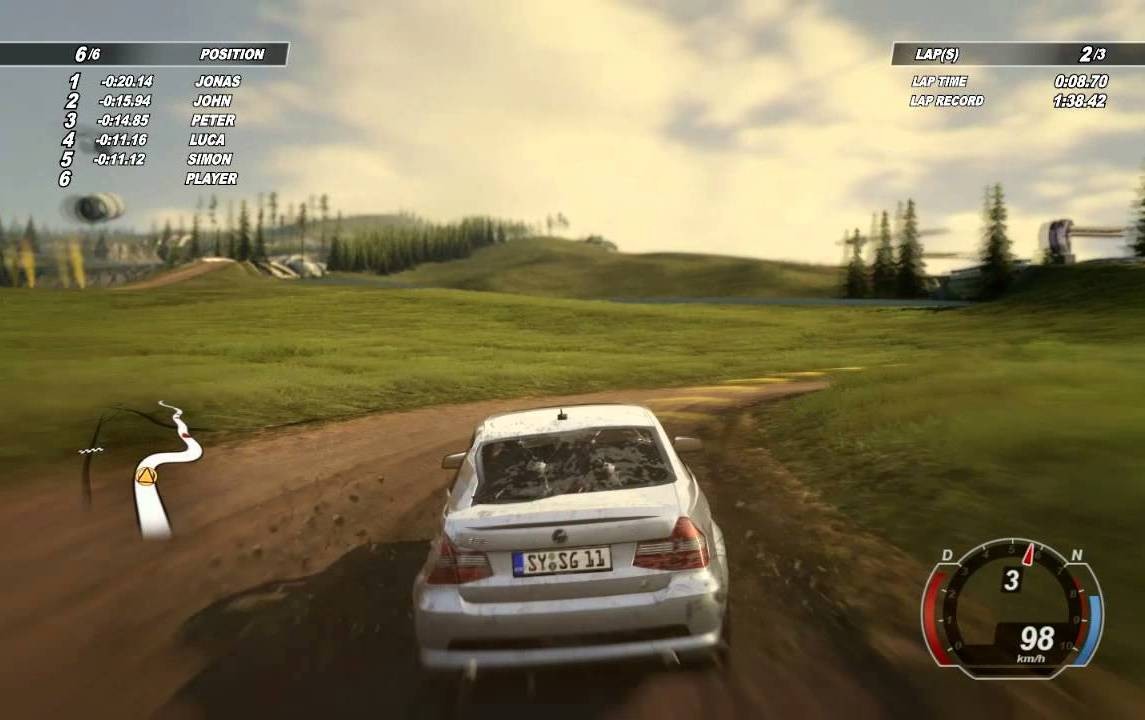The width and height of the screenshot is (1145, 720).
Task: Select Jonas in the position list
Action: click(x=217, y=81)
